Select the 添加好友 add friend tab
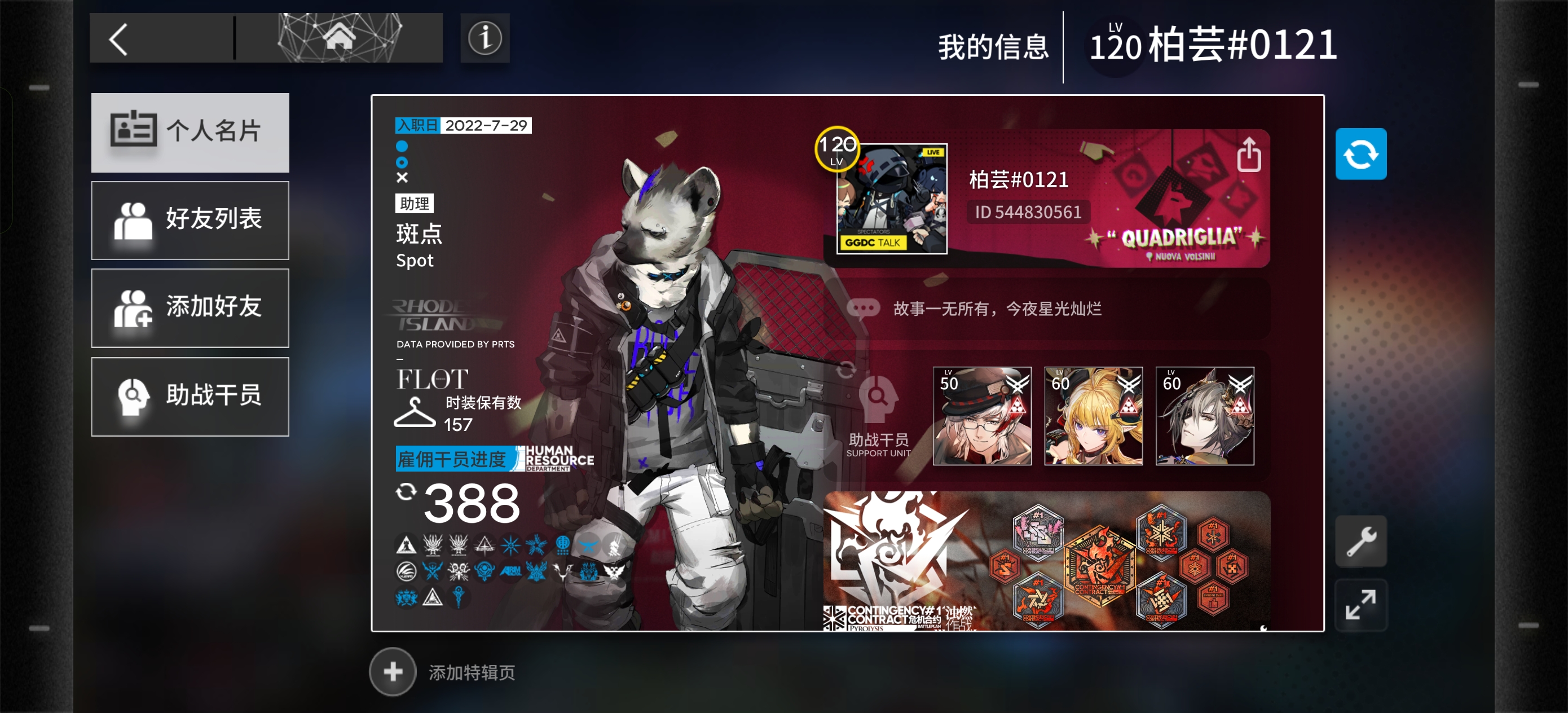The image size is (1568, 713). tap(190, 307)
